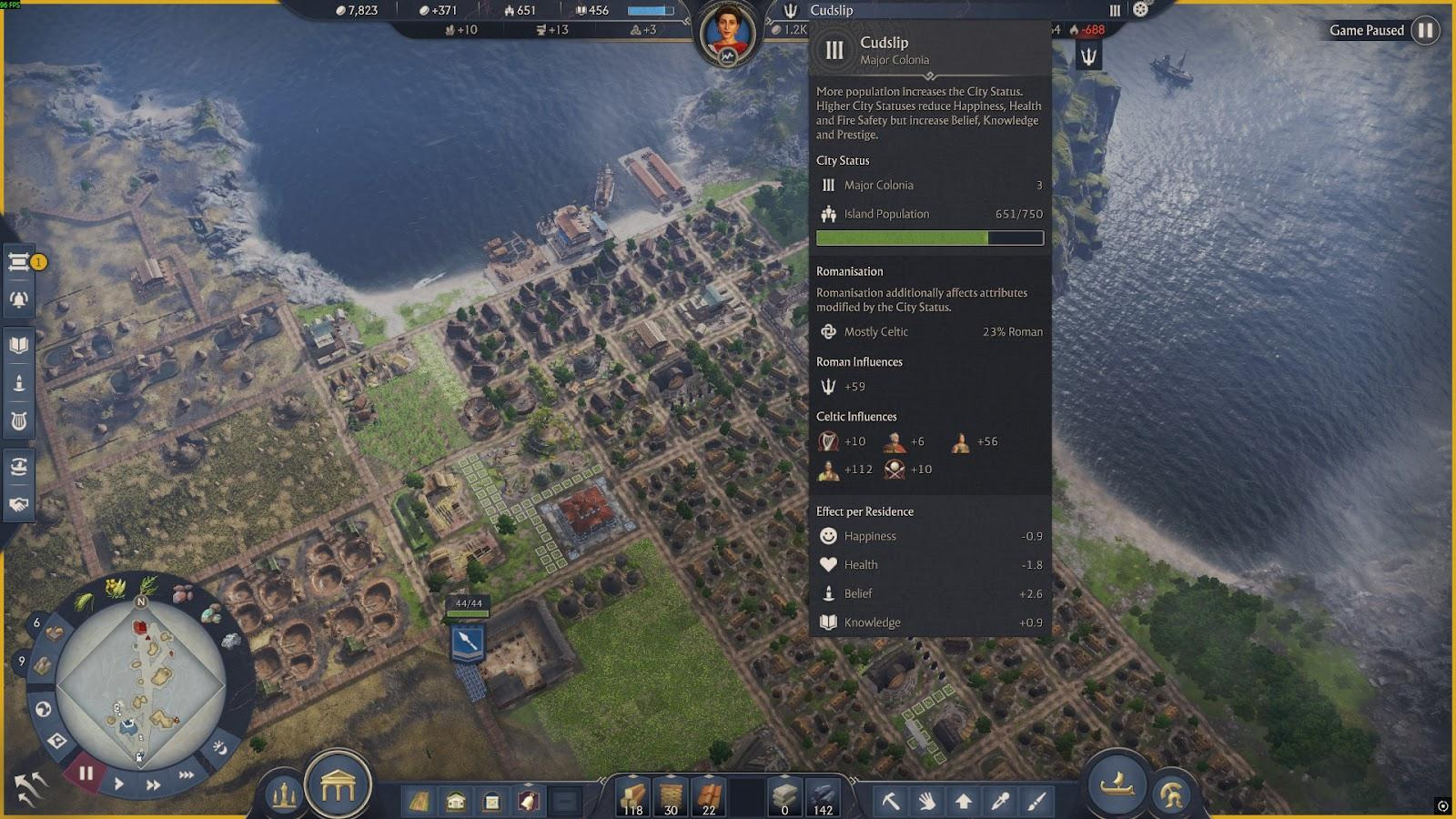This screenshot has width=1456, height=819.
Task: Set game speed to double fast-forward
Action: point(153,784)
